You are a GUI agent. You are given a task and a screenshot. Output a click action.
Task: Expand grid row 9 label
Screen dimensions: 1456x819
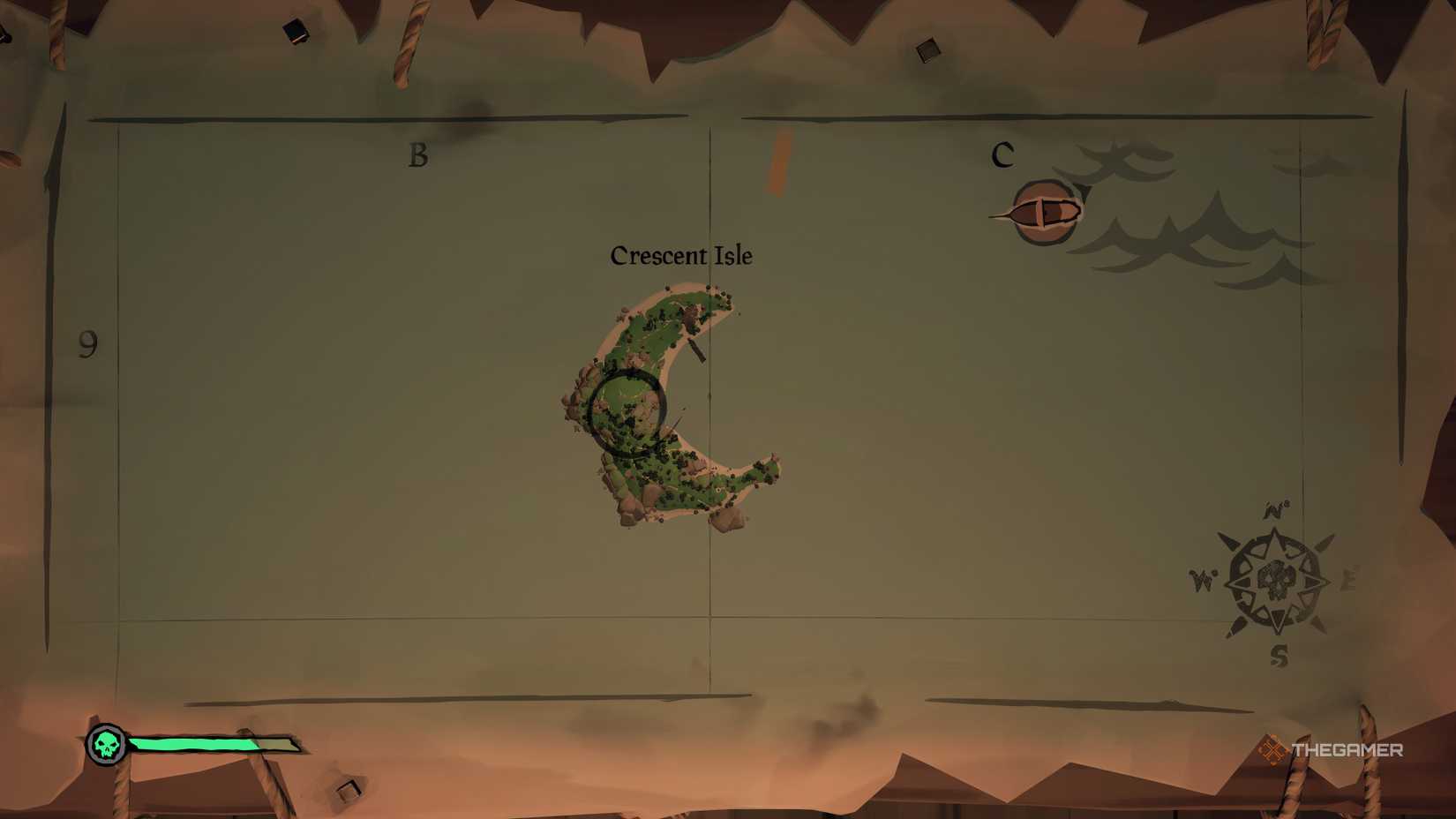(x=86, y=342)
